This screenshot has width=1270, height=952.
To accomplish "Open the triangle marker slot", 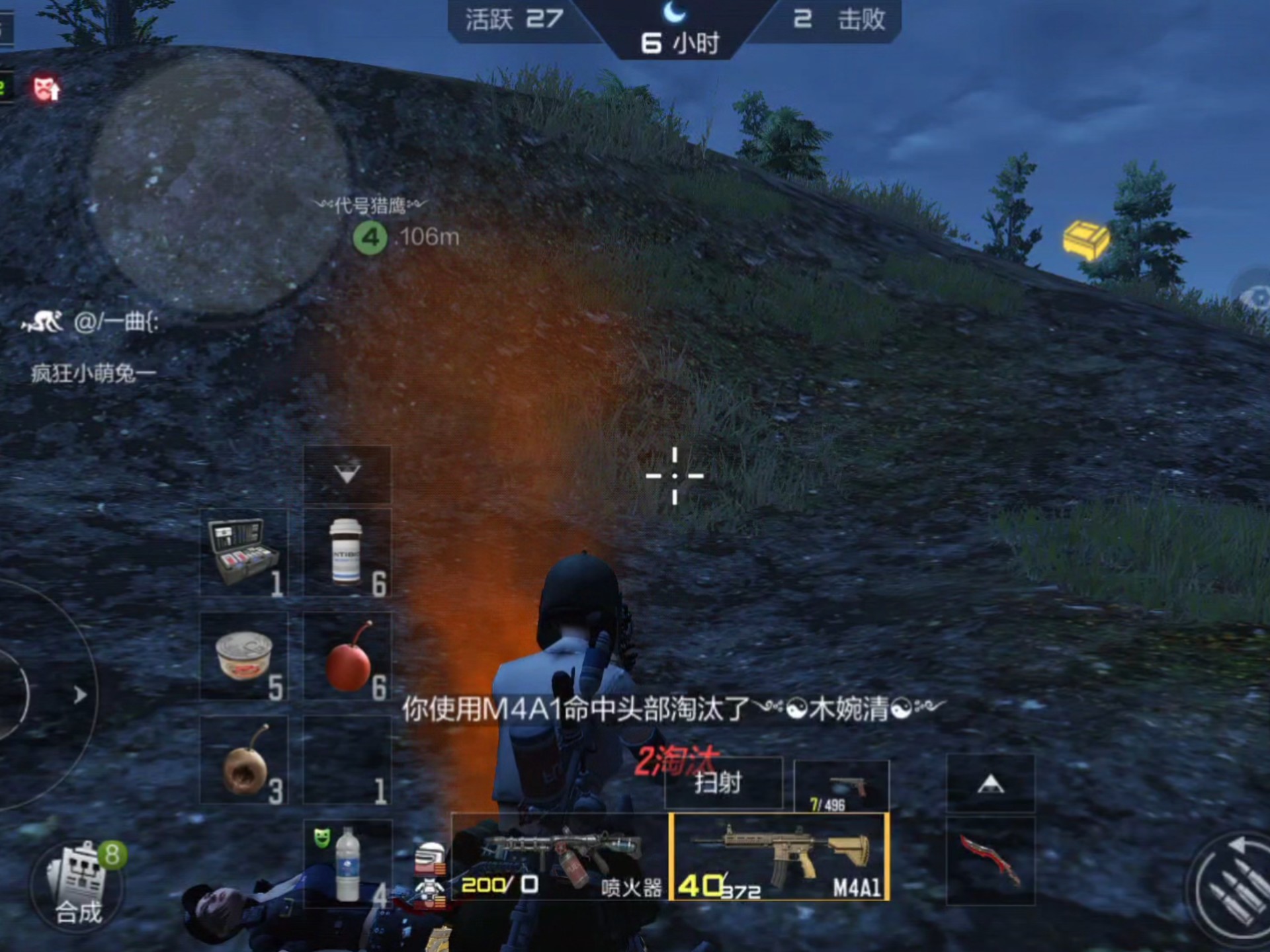I will point(992,783).
